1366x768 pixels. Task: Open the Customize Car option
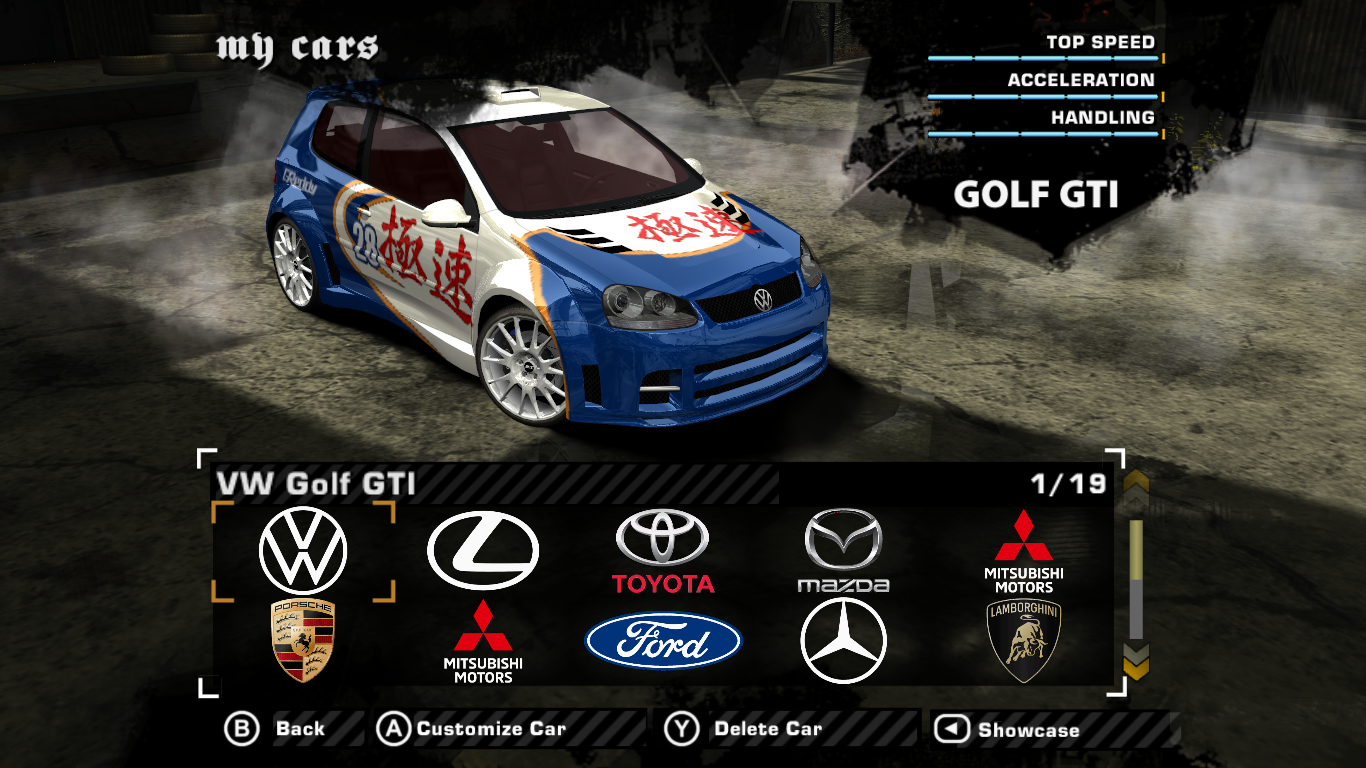pos(472,729)
